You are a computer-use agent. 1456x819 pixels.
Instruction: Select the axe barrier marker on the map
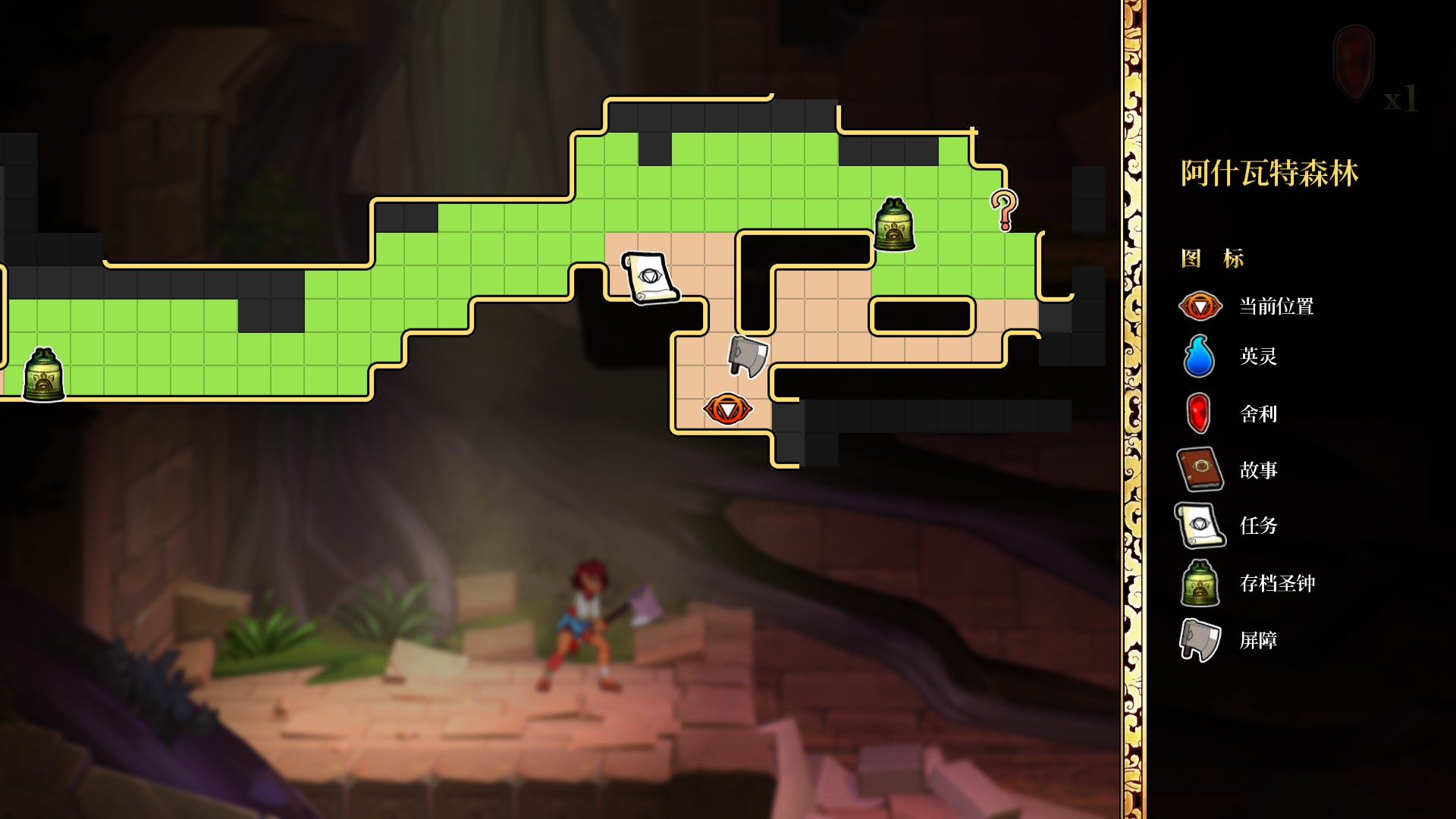pyautogui.click(x=748, y=356)
